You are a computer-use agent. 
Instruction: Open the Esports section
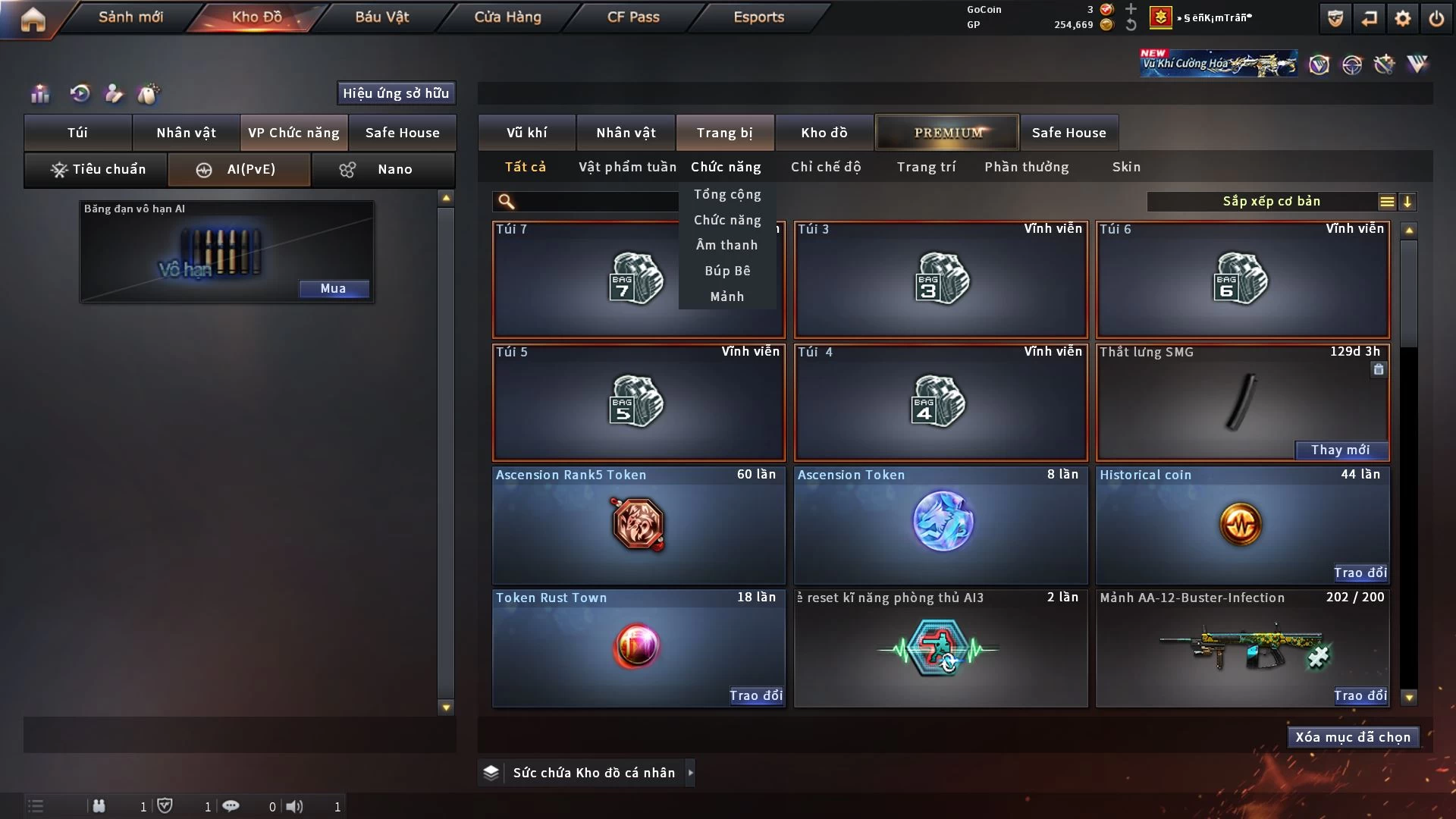click(x=758, y=17)
